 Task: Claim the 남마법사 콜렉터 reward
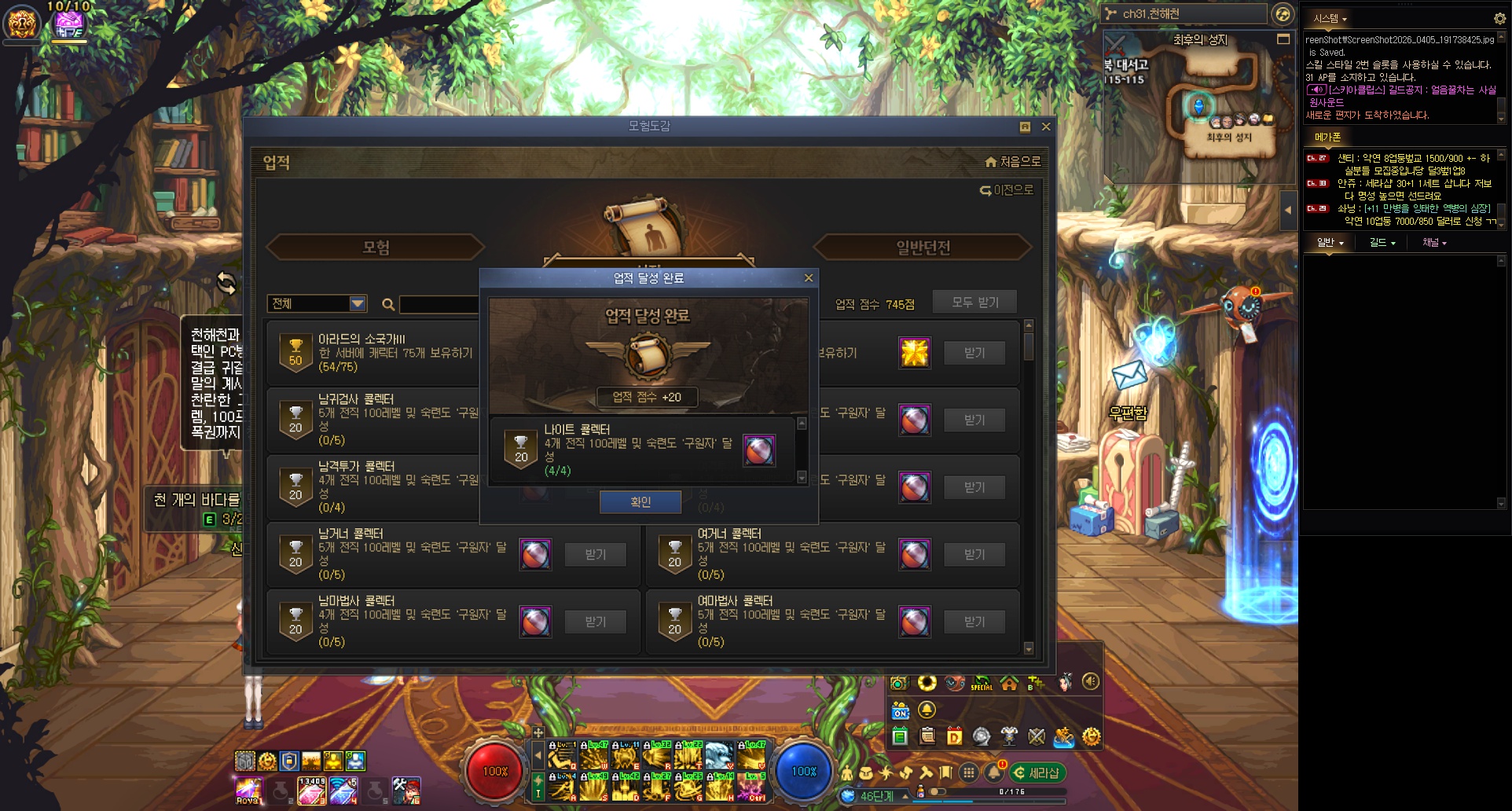tap(595, 622)
